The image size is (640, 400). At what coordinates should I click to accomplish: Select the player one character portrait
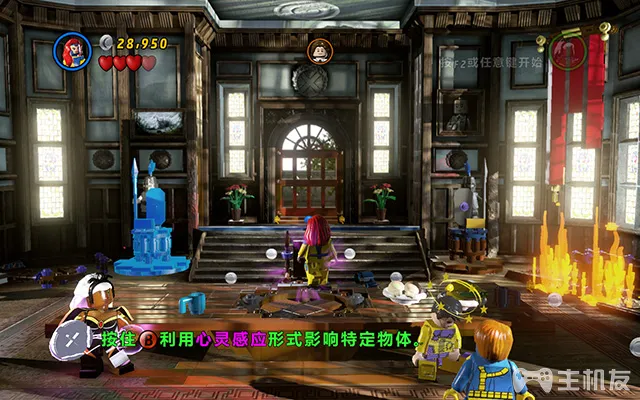[x=74, y=48]
